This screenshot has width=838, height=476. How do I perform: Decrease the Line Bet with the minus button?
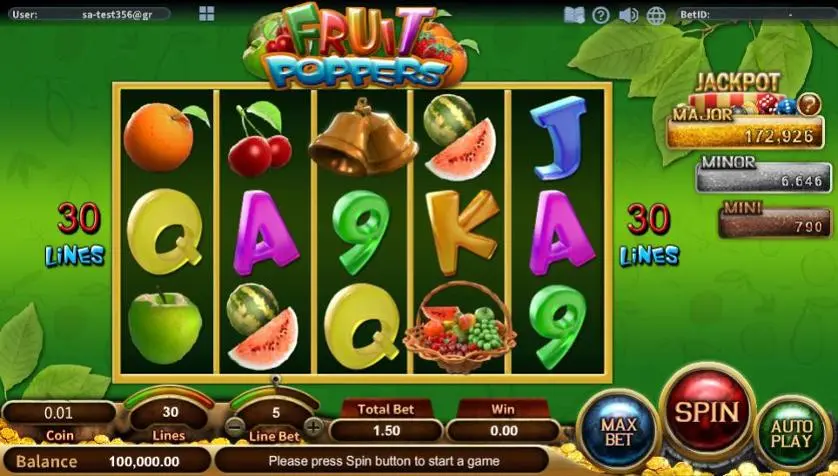tap(234, 427)
